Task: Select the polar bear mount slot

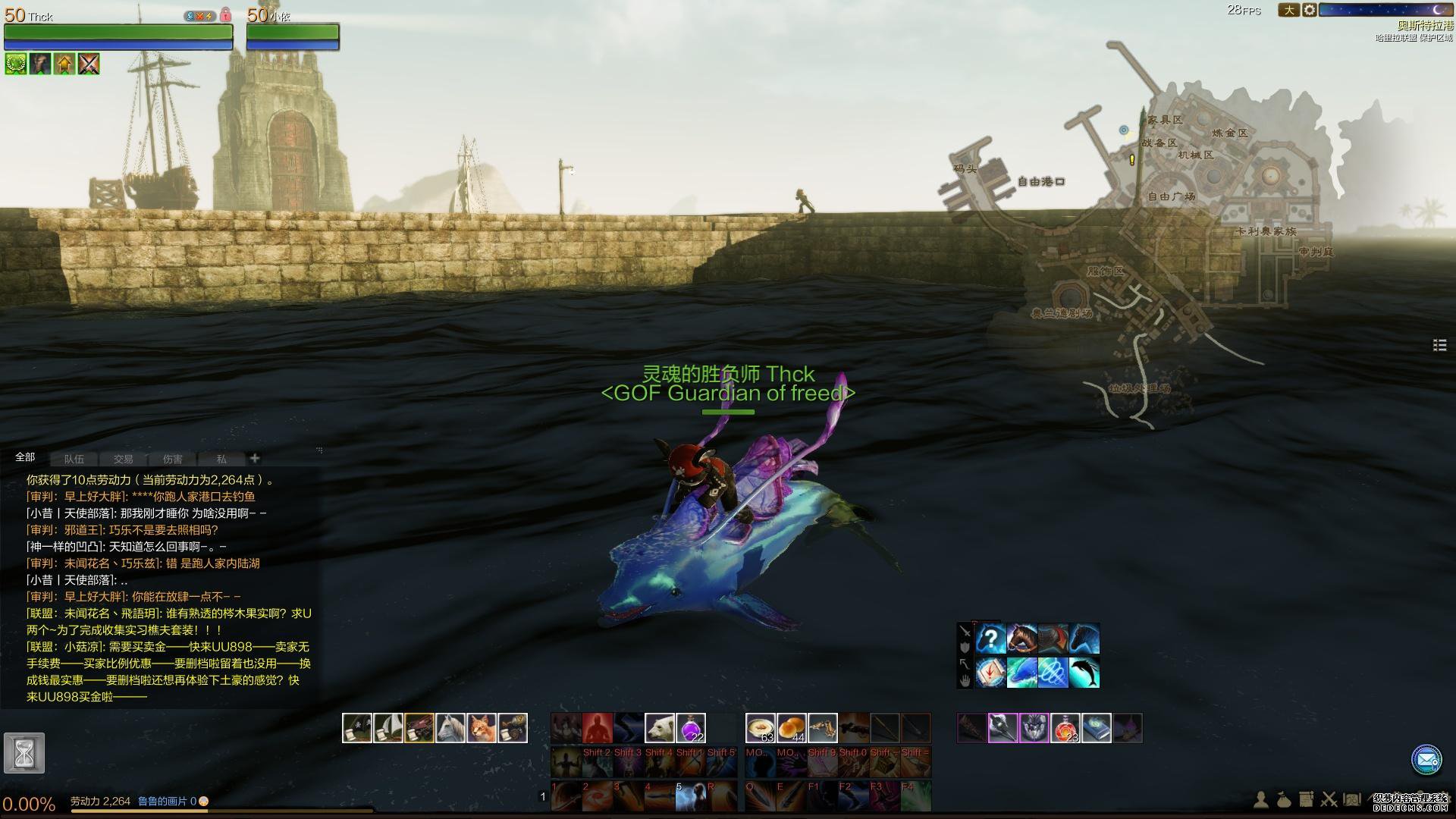Action: pos(660,728)
